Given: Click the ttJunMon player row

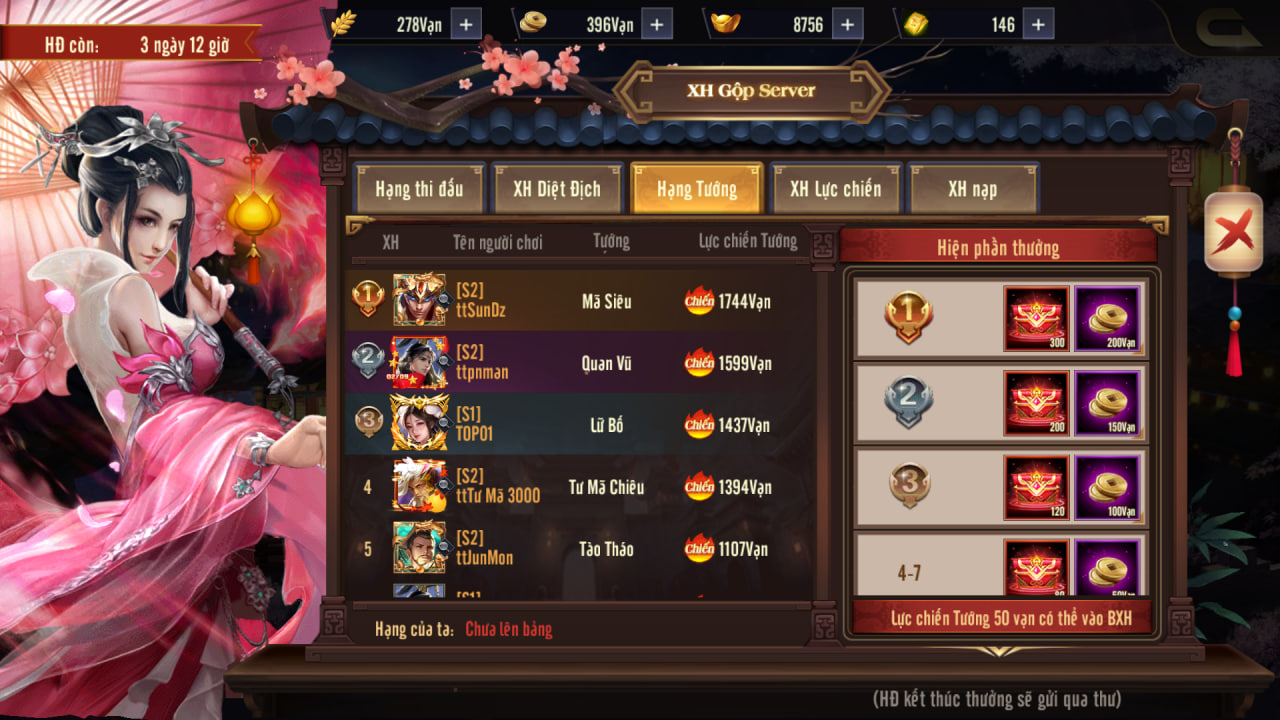Looking at the screenshot, I should point(578,549).
